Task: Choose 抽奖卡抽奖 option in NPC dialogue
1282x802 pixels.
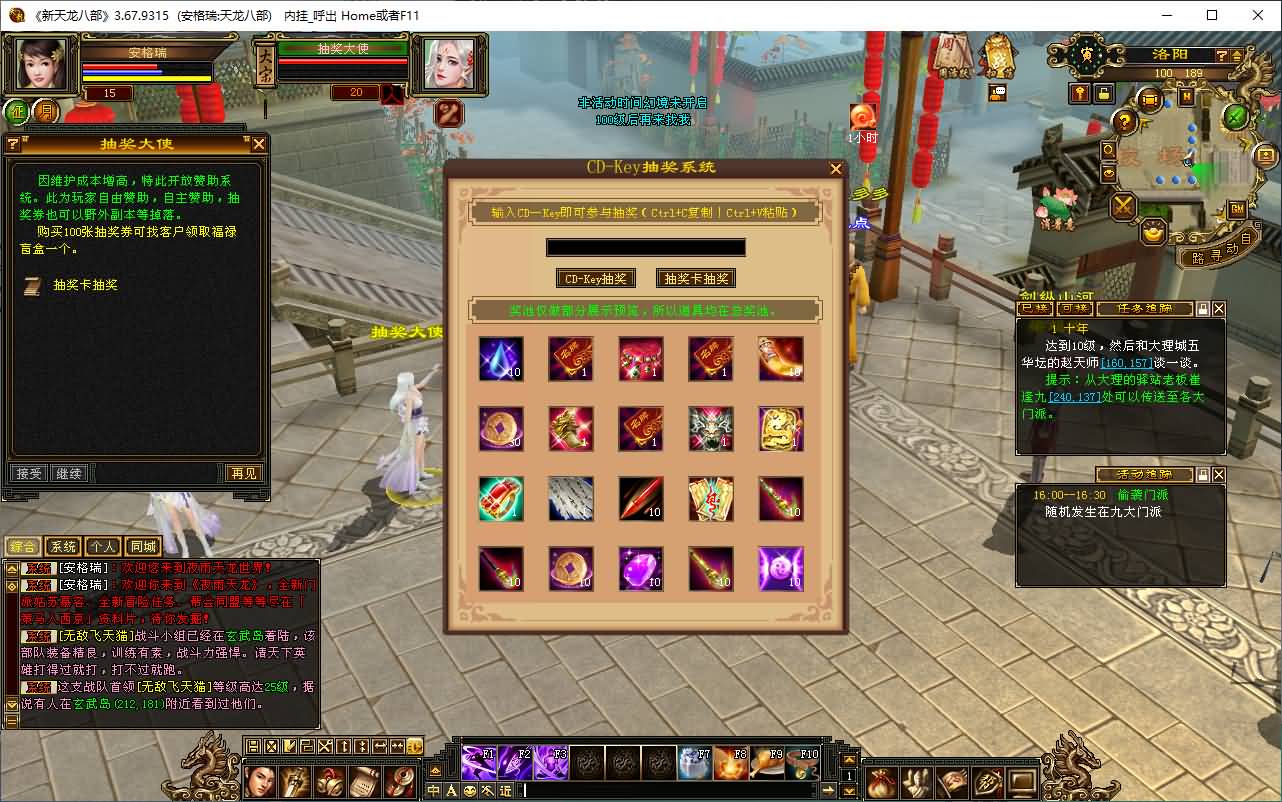Action: pyautogui.click(x=85, y=285)
